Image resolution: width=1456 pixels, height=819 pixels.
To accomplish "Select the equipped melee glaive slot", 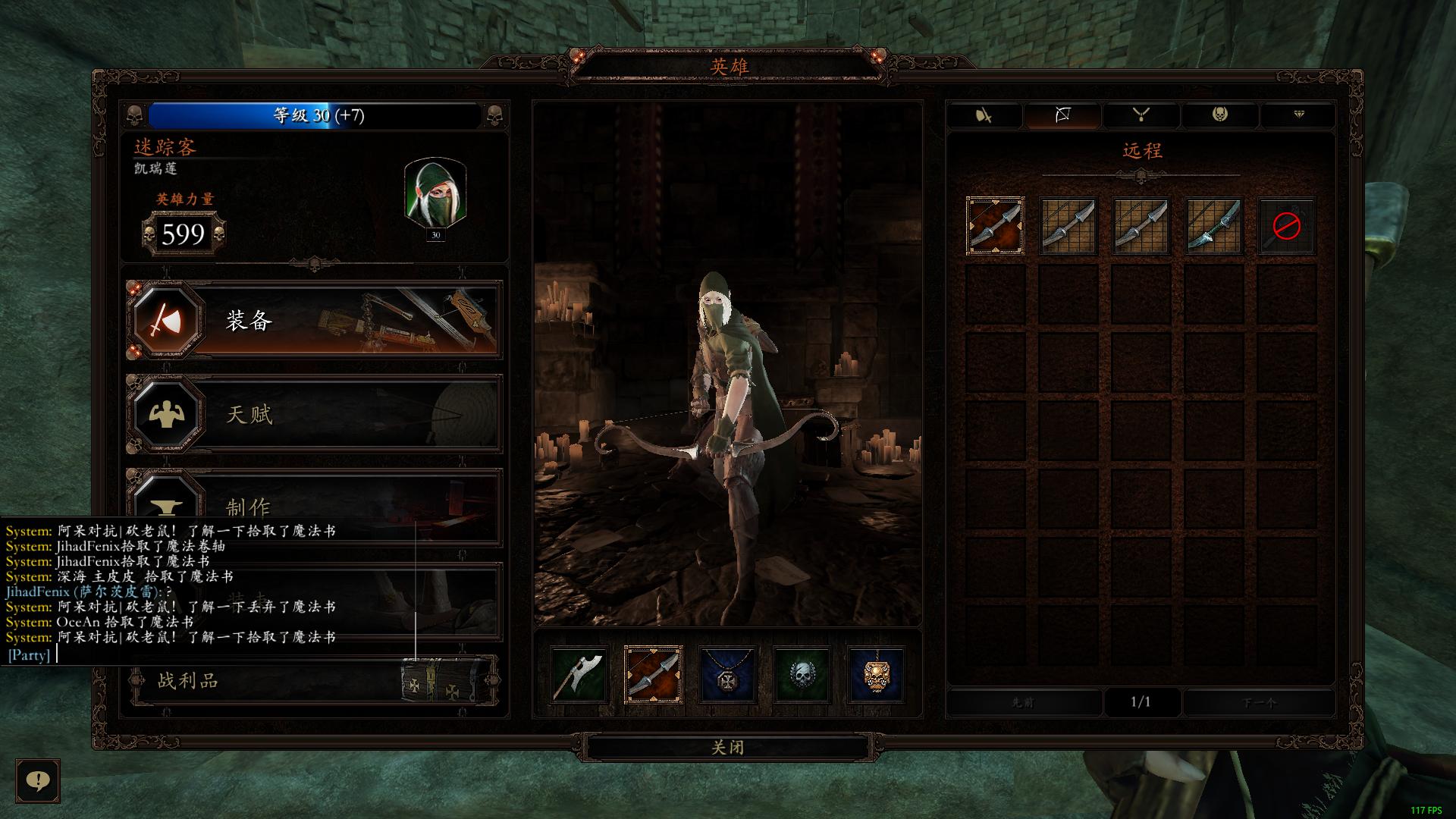I will pos(579,675).
